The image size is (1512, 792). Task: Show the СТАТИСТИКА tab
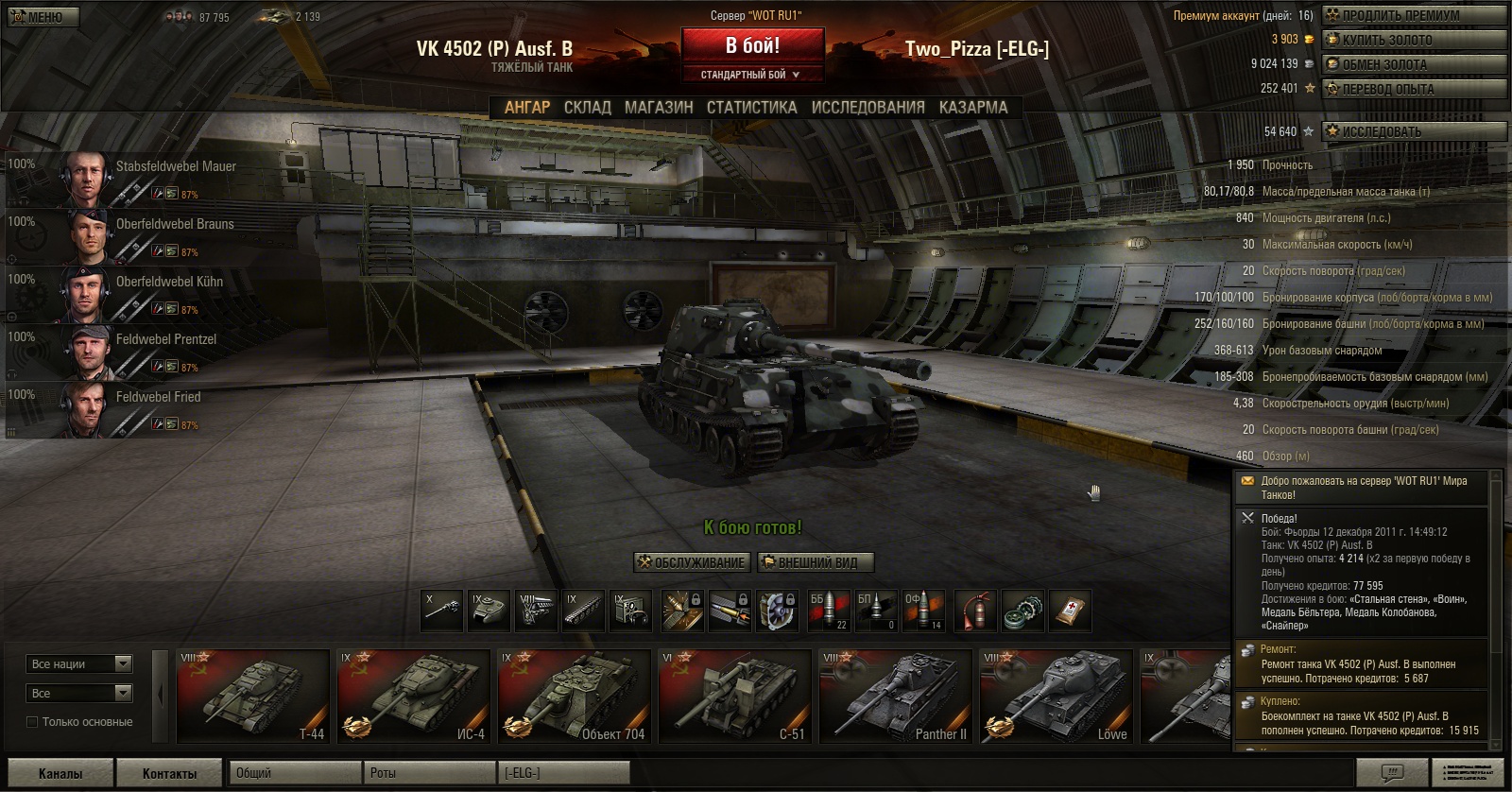[x=751, y=108]
